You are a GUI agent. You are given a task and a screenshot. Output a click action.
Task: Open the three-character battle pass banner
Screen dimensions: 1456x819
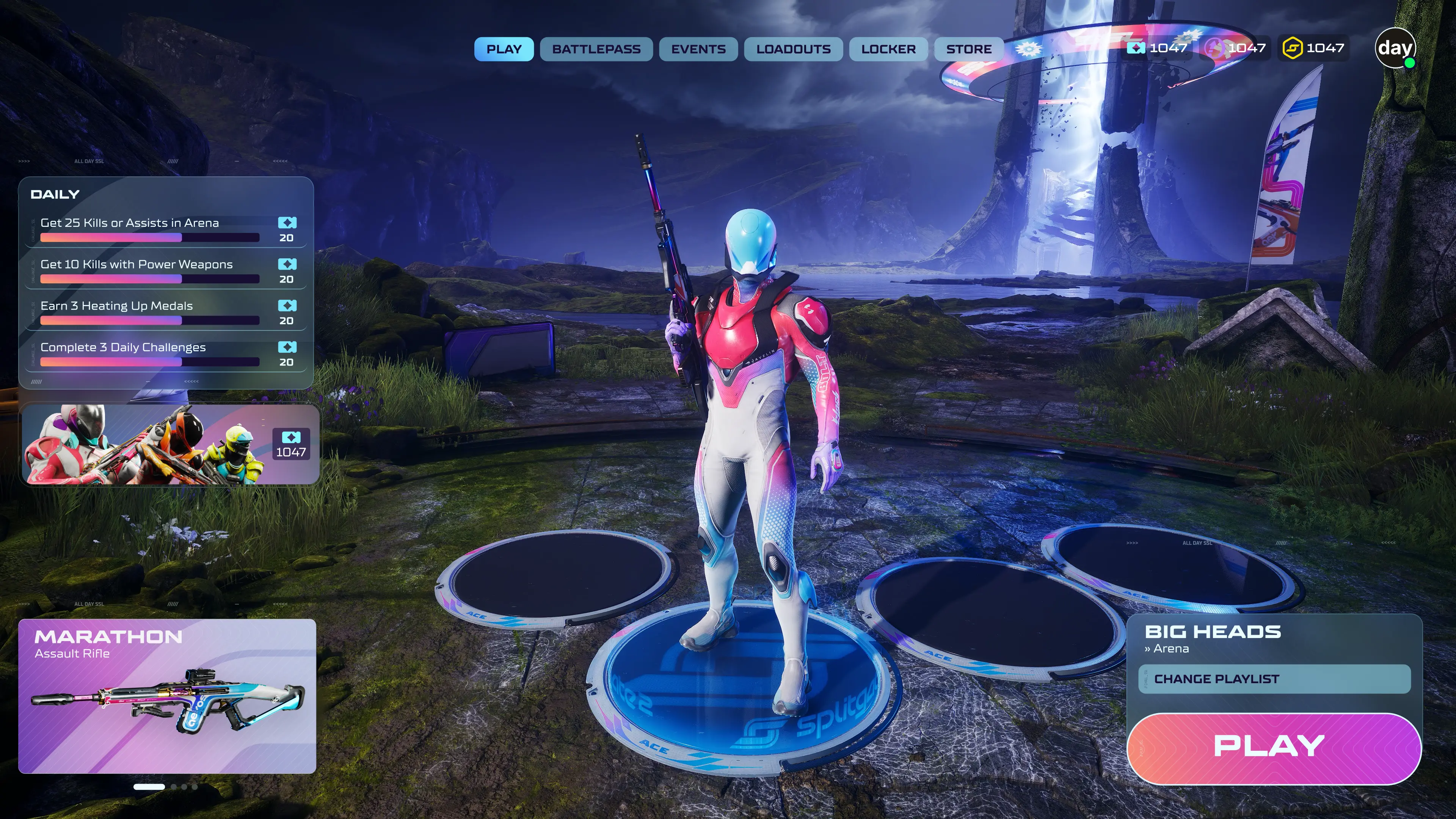[169, 445]
